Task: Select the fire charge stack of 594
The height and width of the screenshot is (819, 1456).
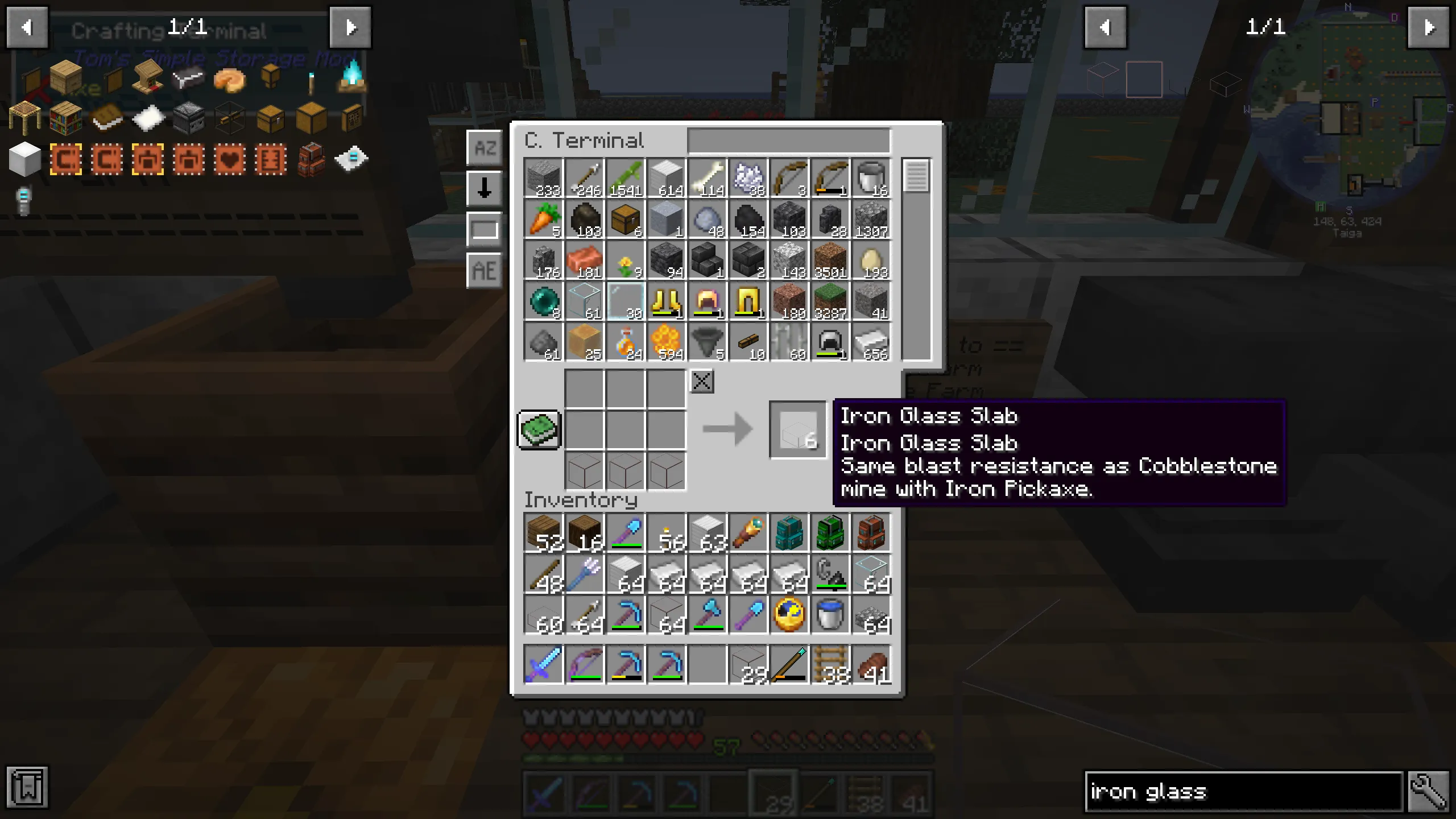Action: pyautogui.click(x=665, y=341)
